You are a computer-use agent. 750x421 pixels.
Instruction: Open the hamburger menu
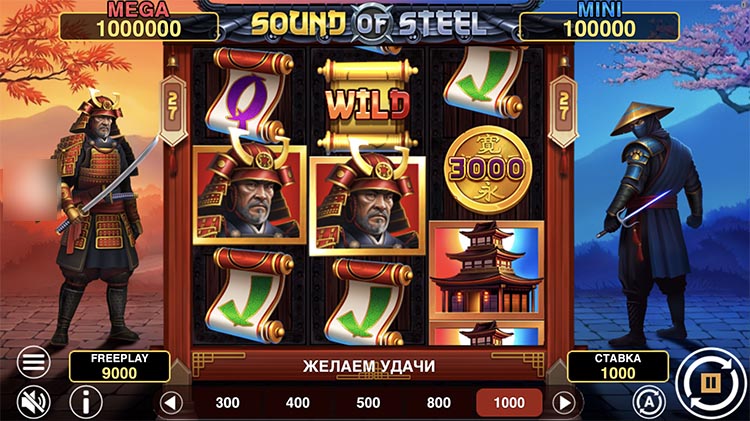(x=33, y=361)
